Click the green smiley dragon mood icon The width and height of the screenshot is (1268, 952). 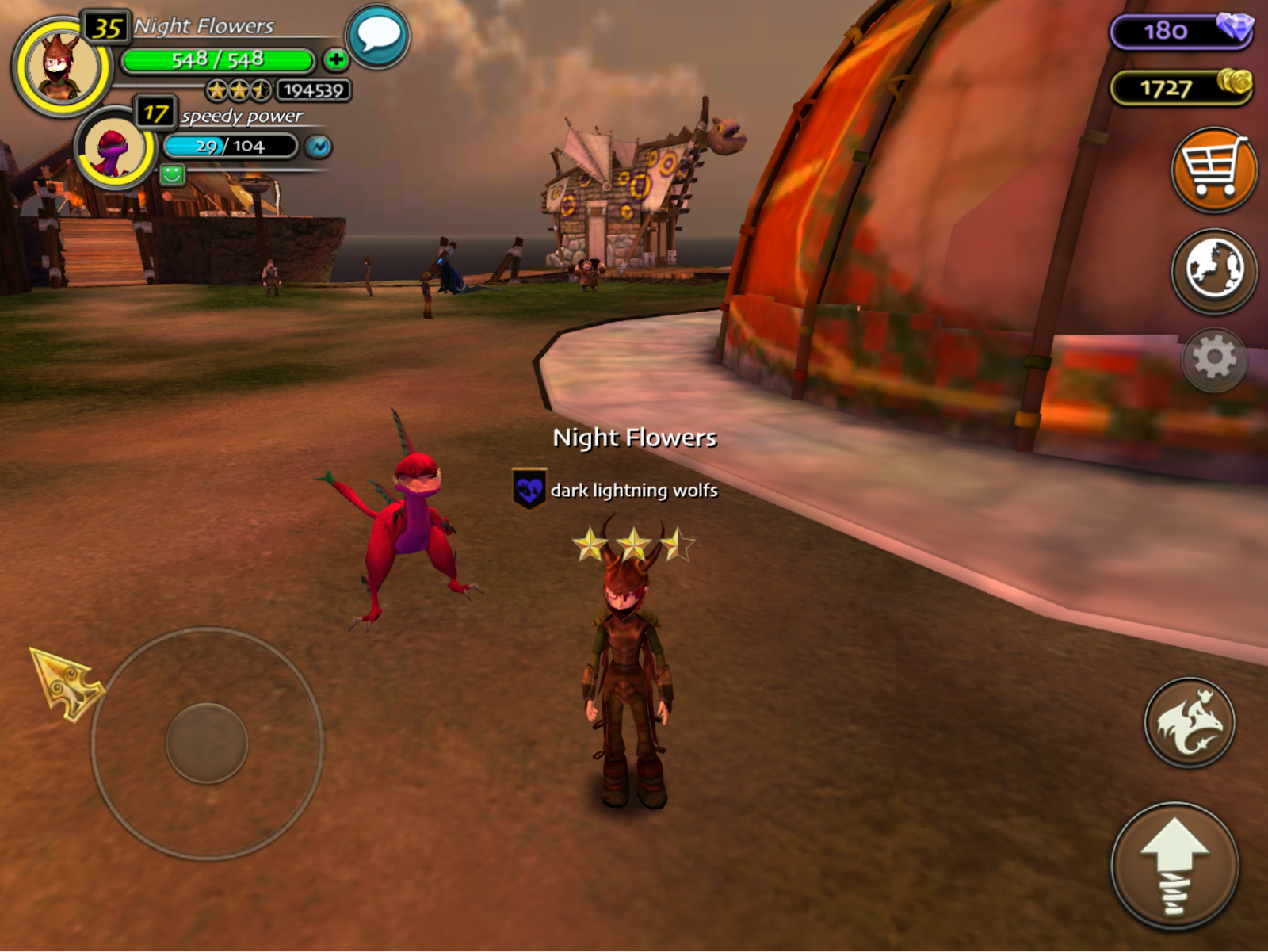click(172, 174)
